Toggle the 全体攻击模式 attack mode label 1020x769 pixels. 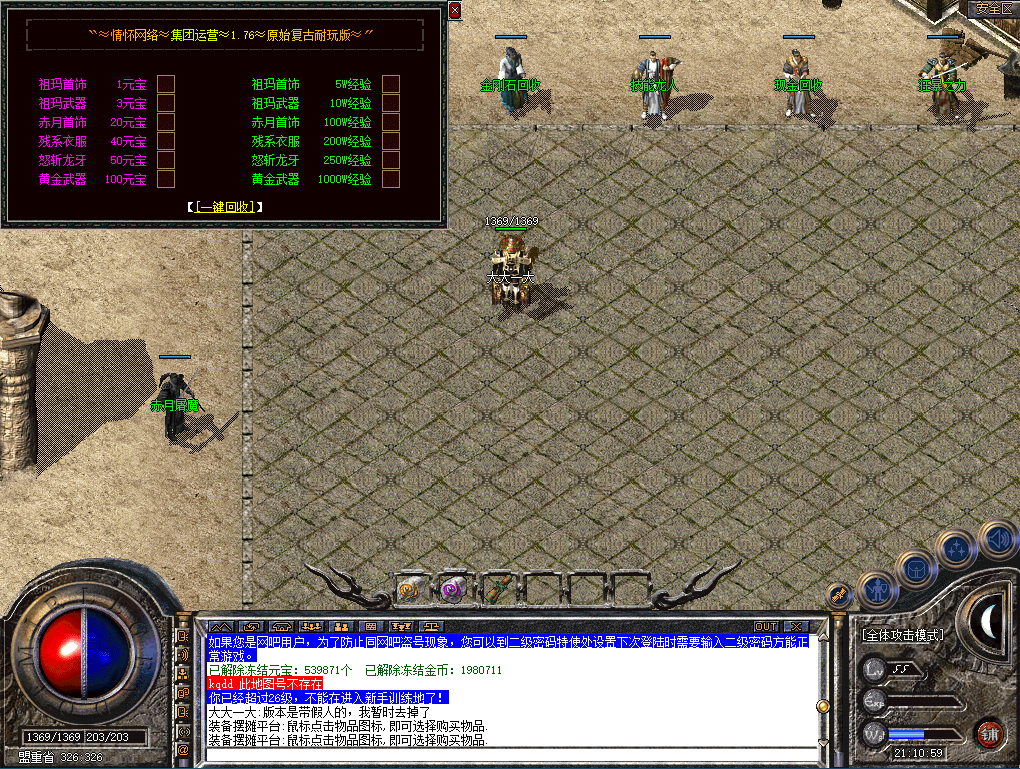pos(904,635)
